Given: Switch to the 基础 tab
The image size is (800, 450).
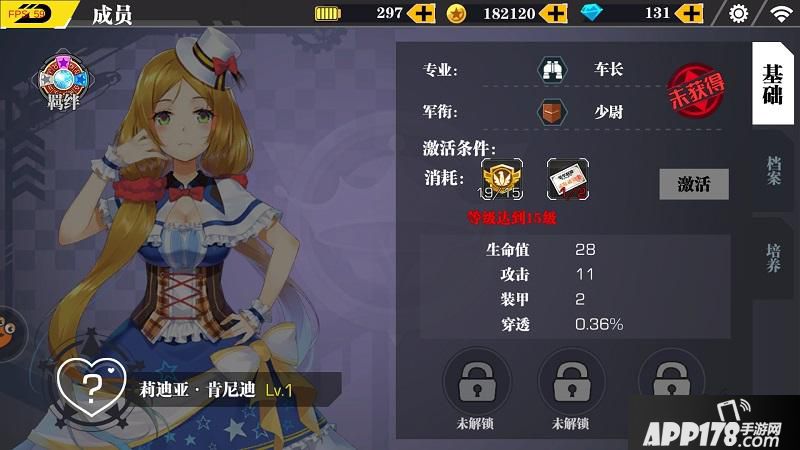Looking at the screenshot, I should pyautogui.click(x=772, y=87).
